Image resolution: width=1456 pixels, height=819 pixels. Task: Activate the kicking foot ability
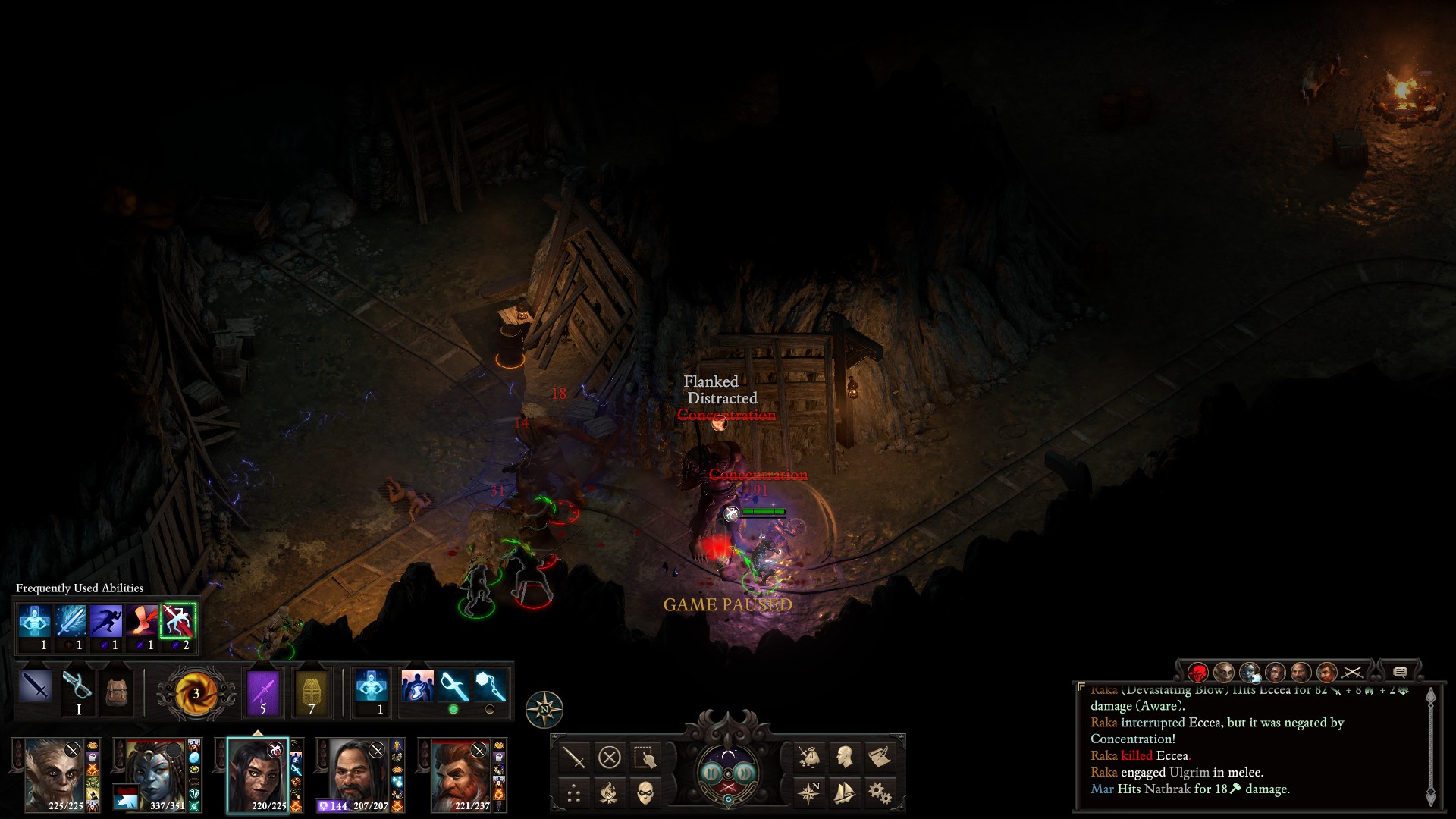[x=142, y=621]
